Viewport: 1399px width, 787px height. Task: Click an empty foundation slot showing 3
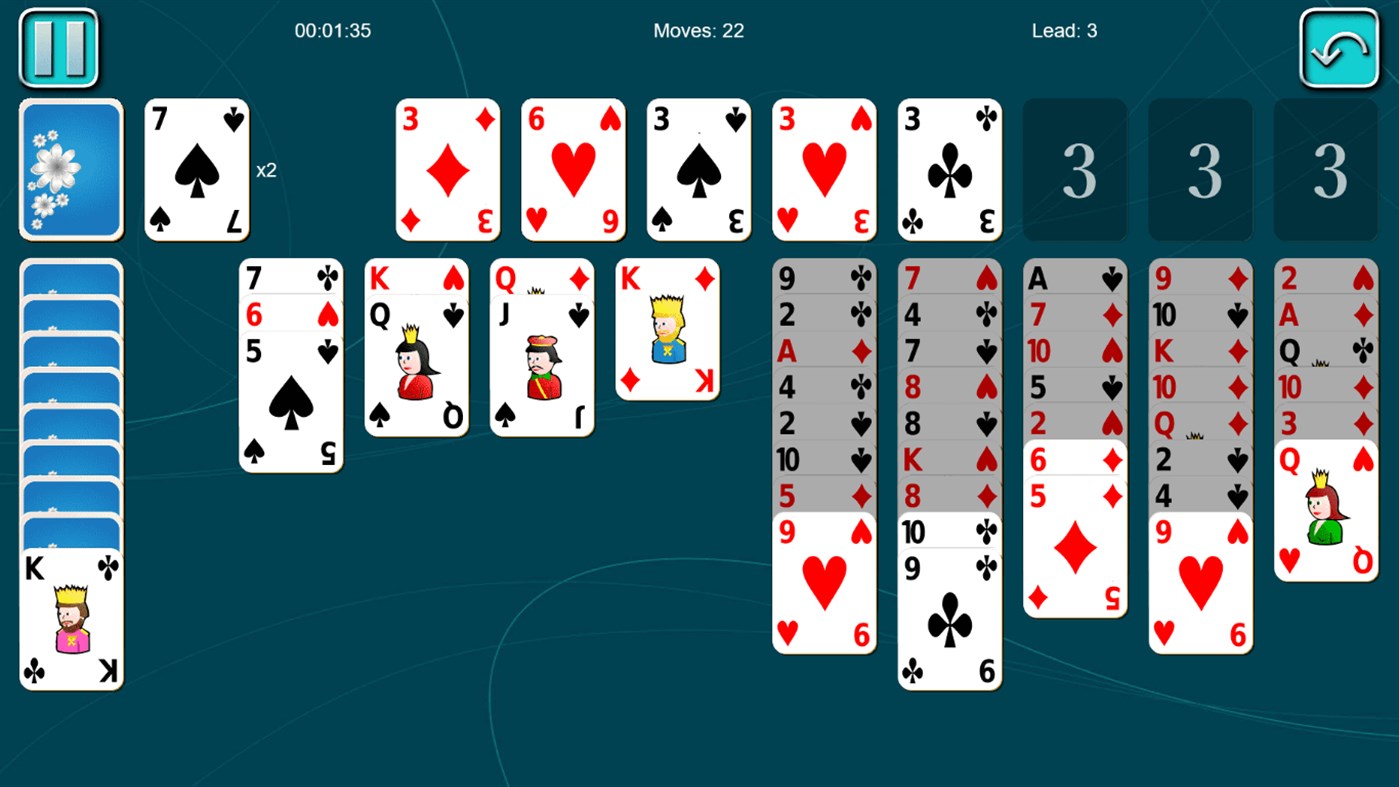[1074, 168]
